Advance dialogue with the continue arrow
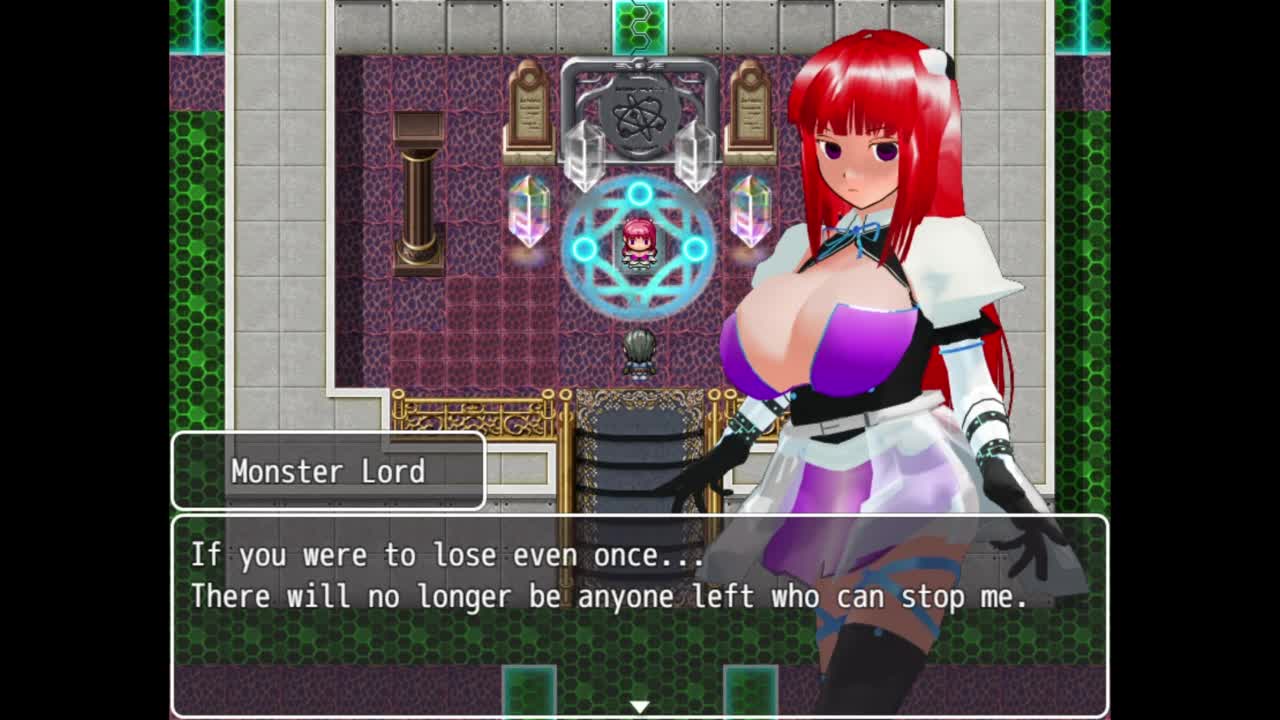 click(639, 707)
